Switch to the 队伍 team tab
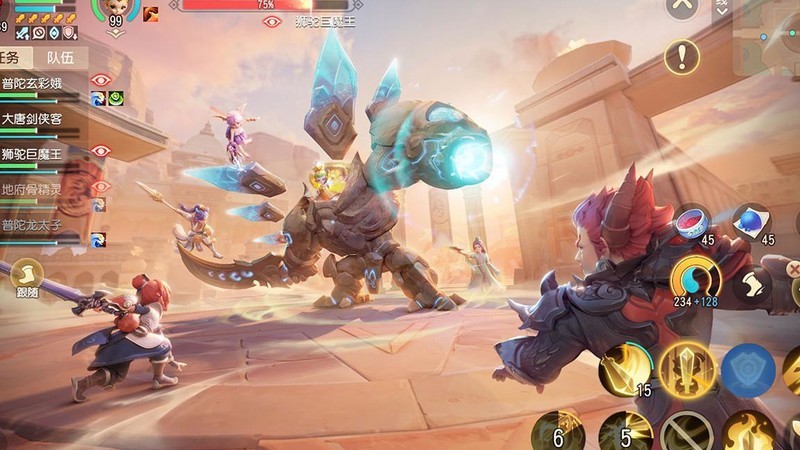800x450 pixels. [x=60, y=57]
